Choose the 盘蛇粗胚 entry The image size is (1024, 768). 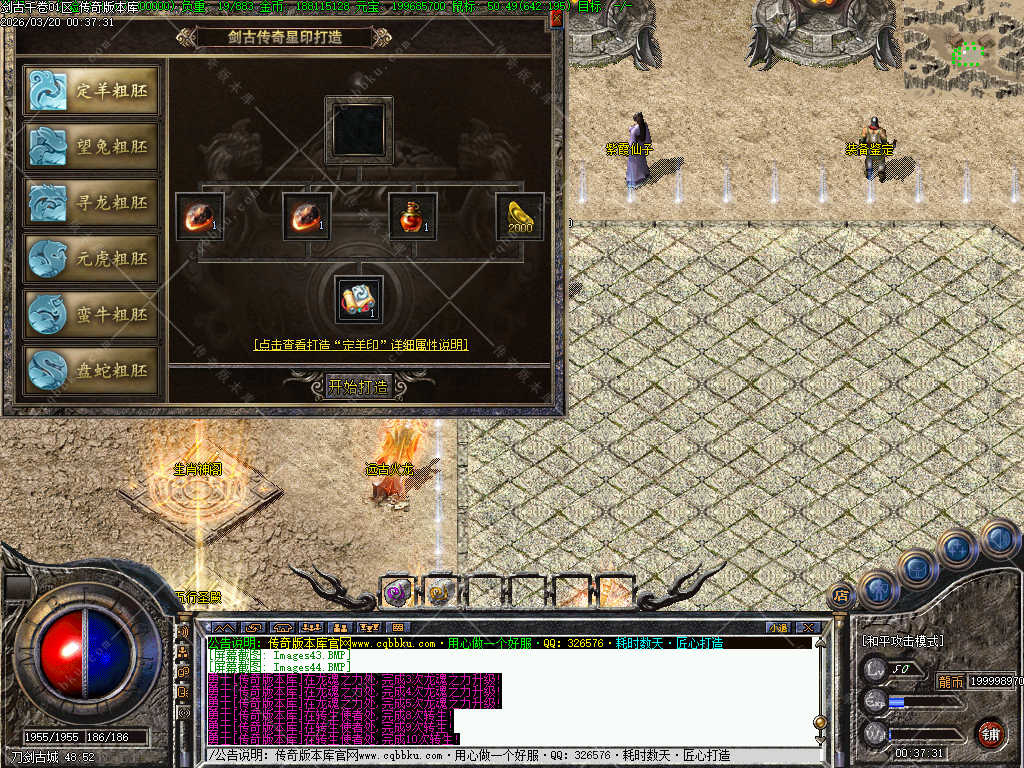(91, 371)
